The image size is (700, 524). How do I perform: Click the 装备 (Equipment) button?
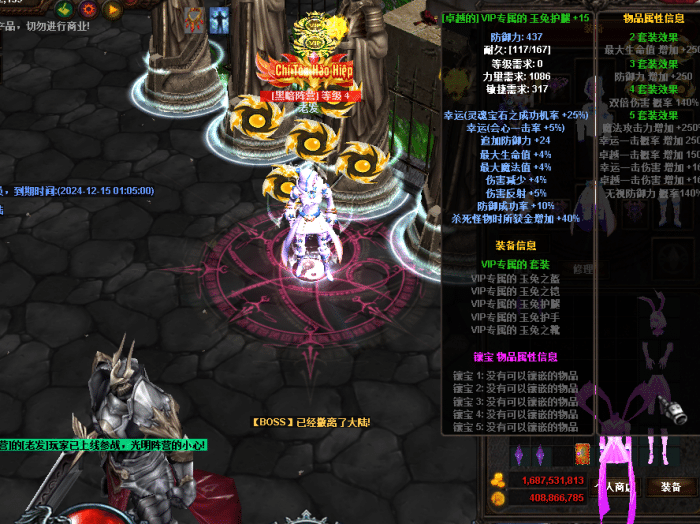[669, 486]
